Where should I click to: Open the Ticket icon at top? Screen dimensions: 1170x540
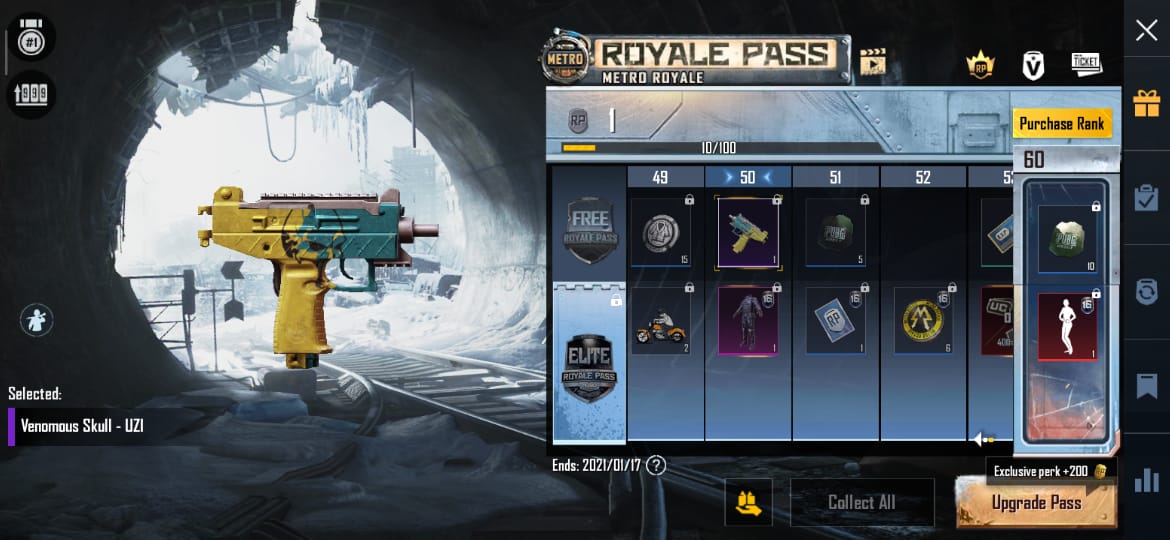[x=1086, y=64]
